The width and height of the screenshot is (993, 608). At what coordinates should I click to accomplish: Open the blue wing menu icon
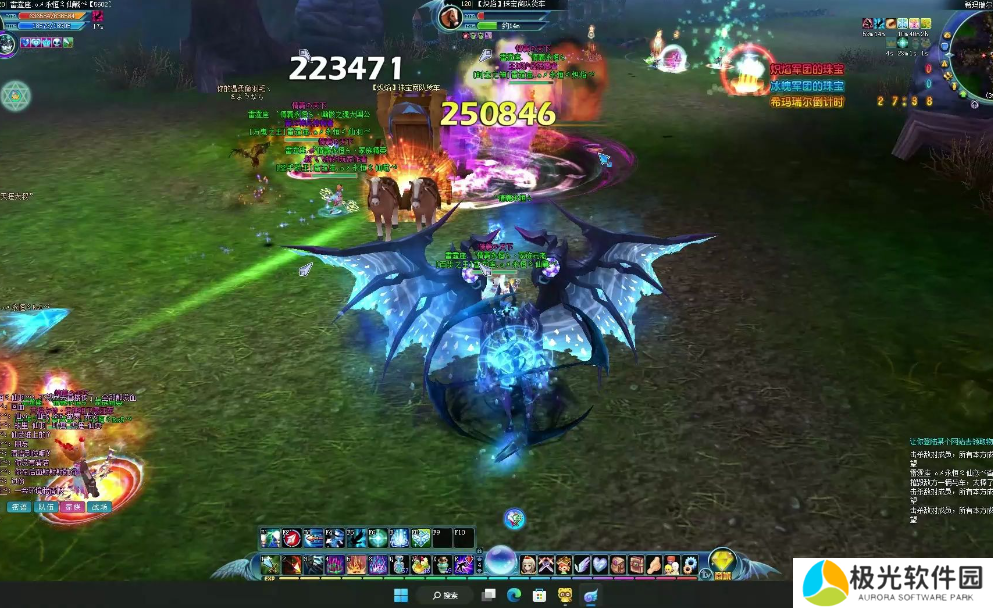pos(582,565)
